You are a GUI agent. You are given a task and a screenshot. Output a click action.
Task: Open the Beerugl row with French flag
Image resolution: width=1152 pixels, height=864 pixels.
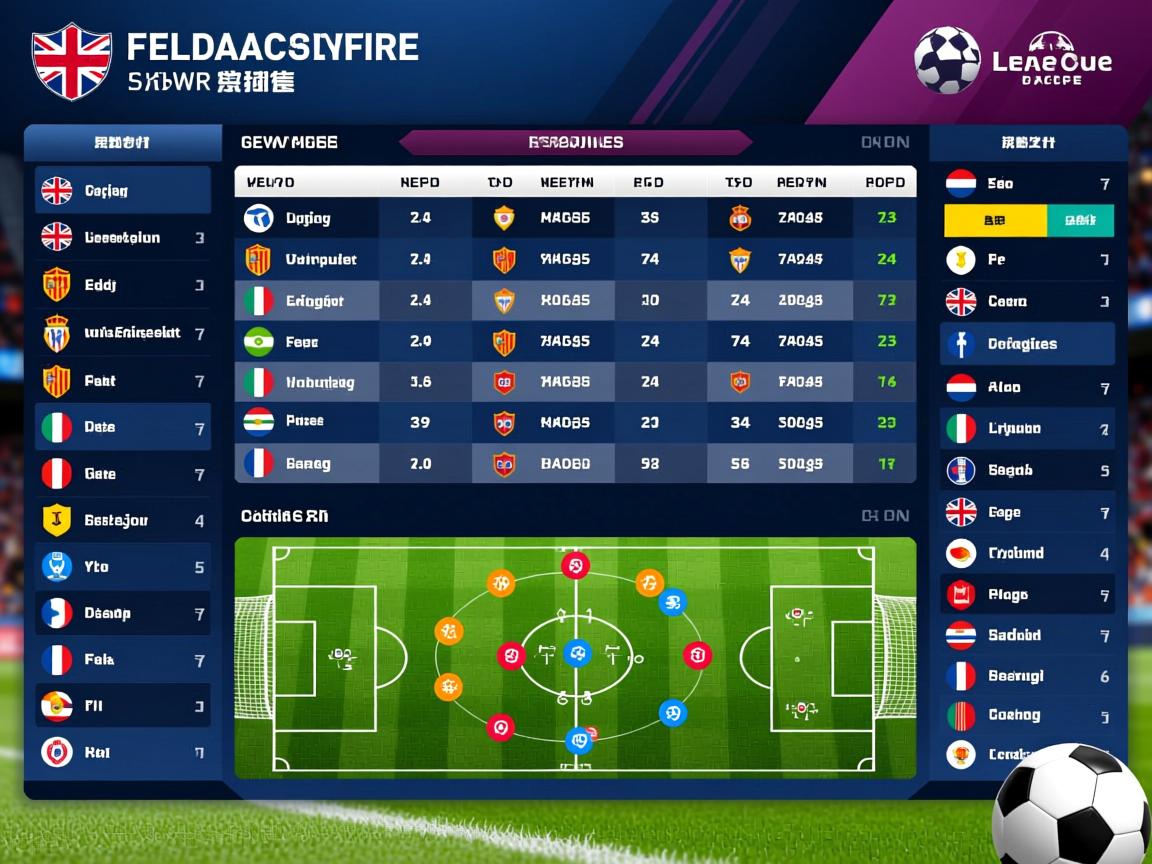point(1028,676)
